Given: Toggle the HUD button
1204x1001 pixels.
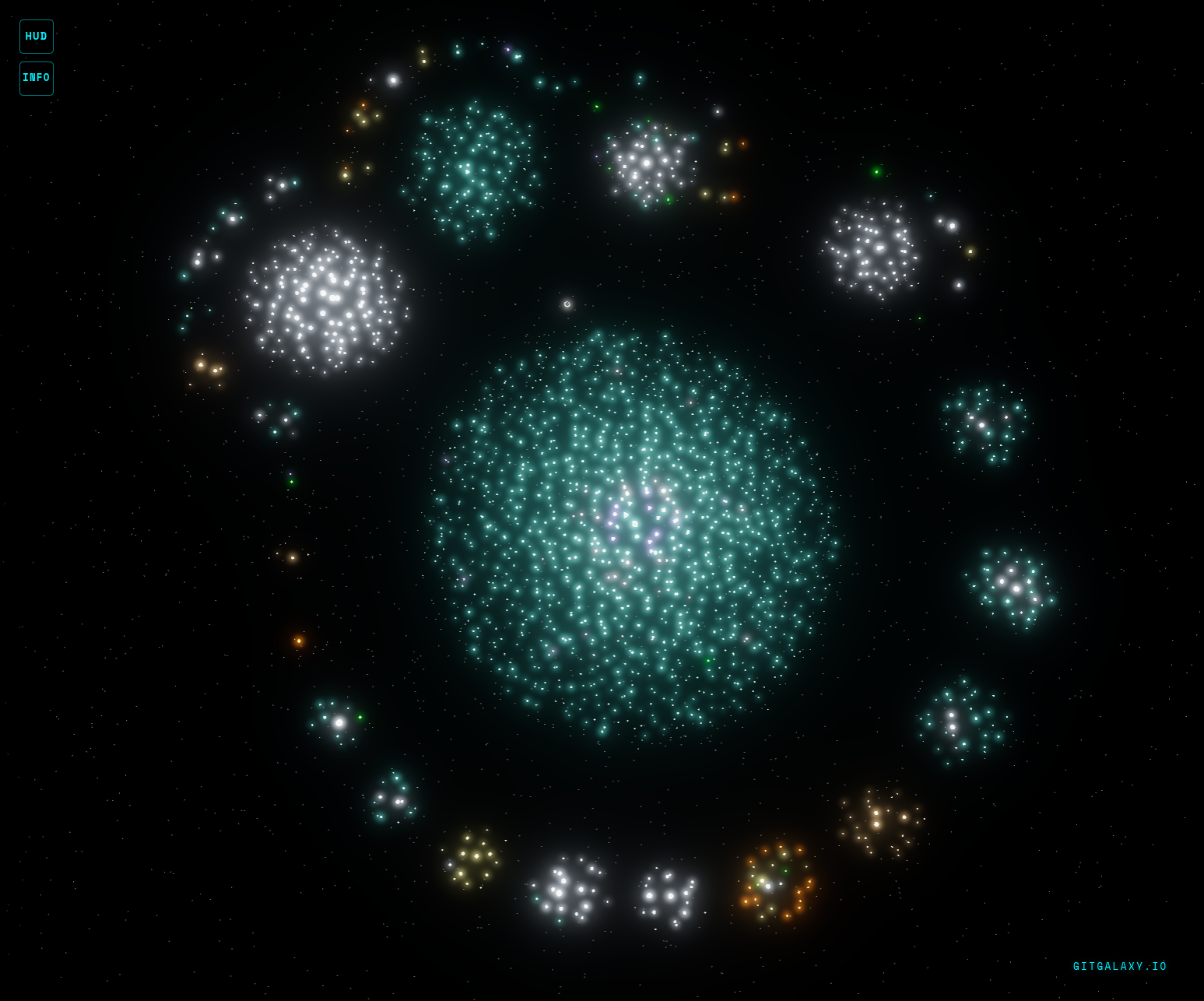Looking at the screenshot, I should [x=37, y=37].
